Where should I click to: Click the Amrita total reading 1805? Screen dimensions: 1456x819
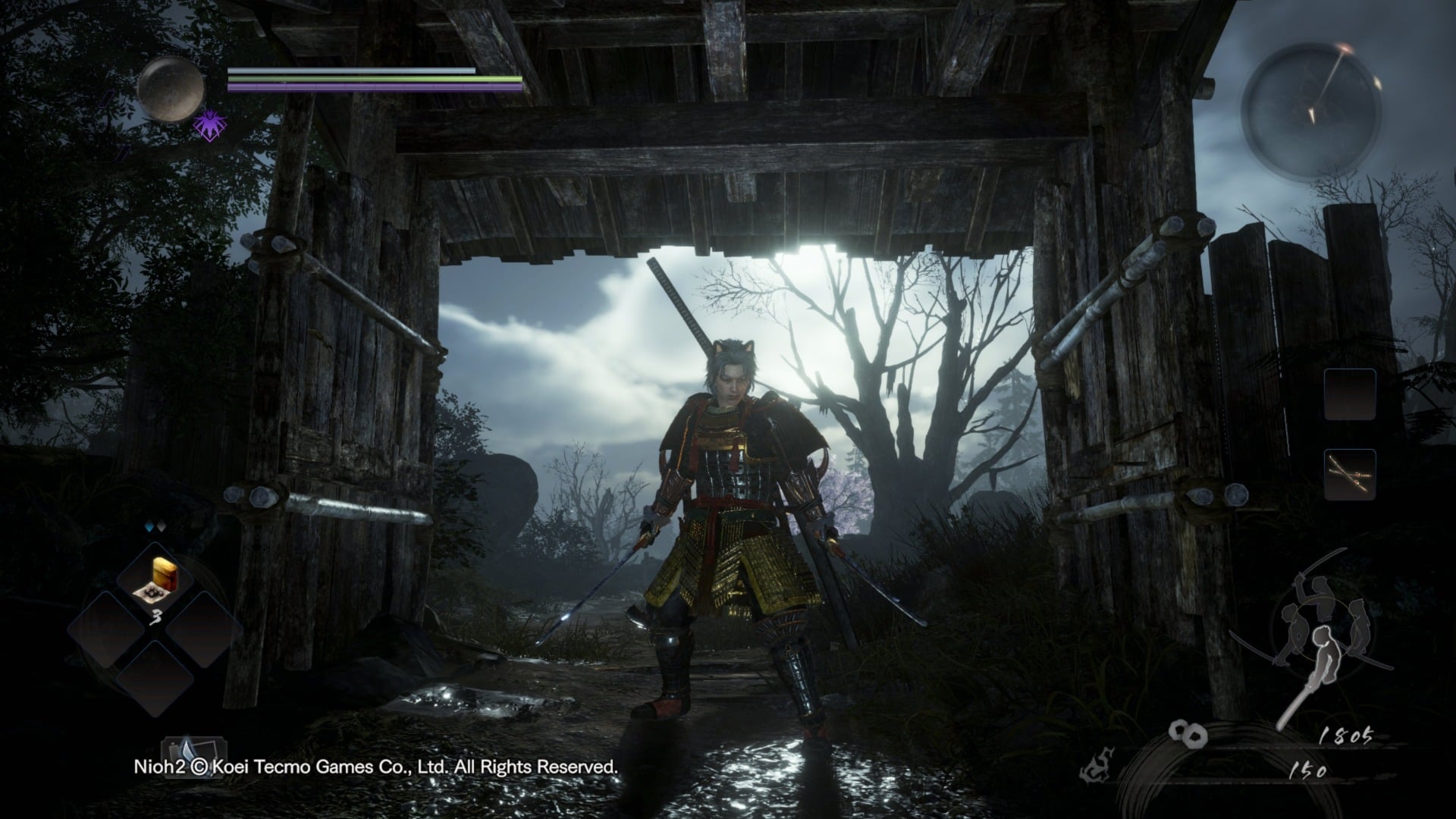(x=1346, y=736)
